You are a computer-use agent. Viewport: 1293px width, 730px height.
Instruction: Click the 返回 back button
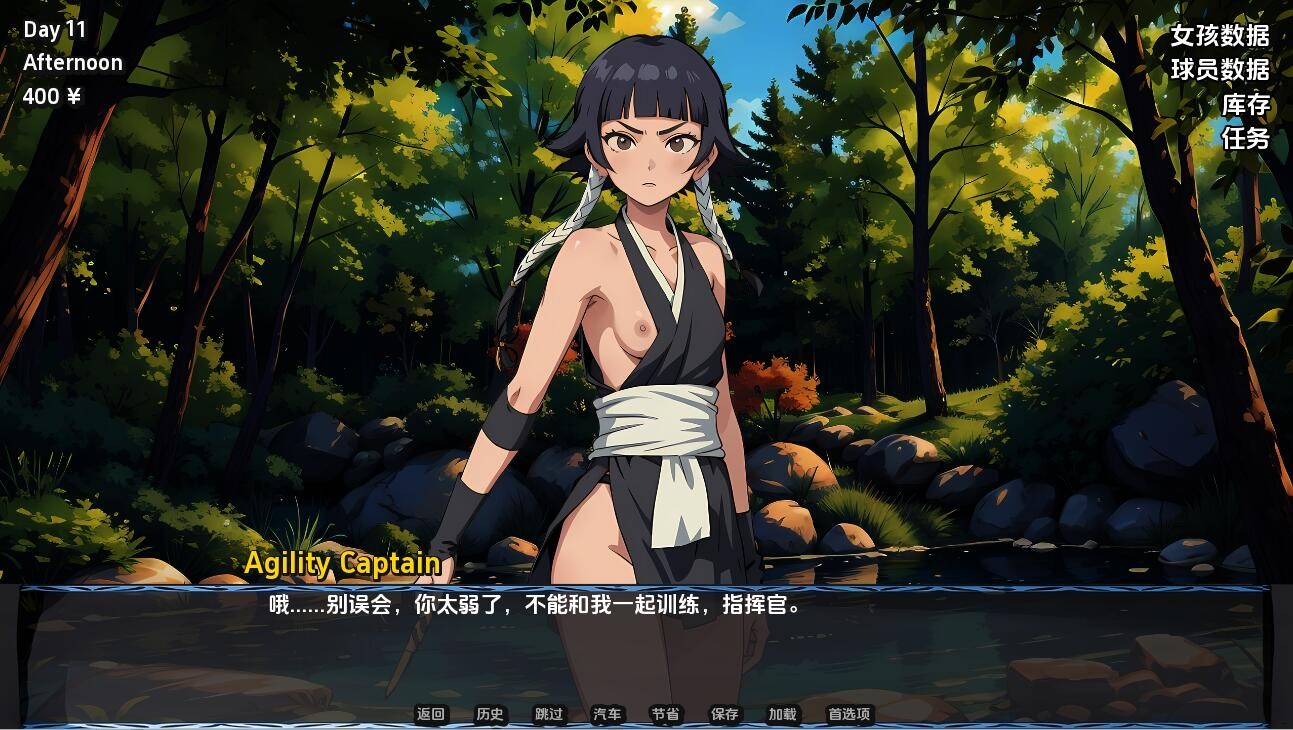[x=431, y=714]
